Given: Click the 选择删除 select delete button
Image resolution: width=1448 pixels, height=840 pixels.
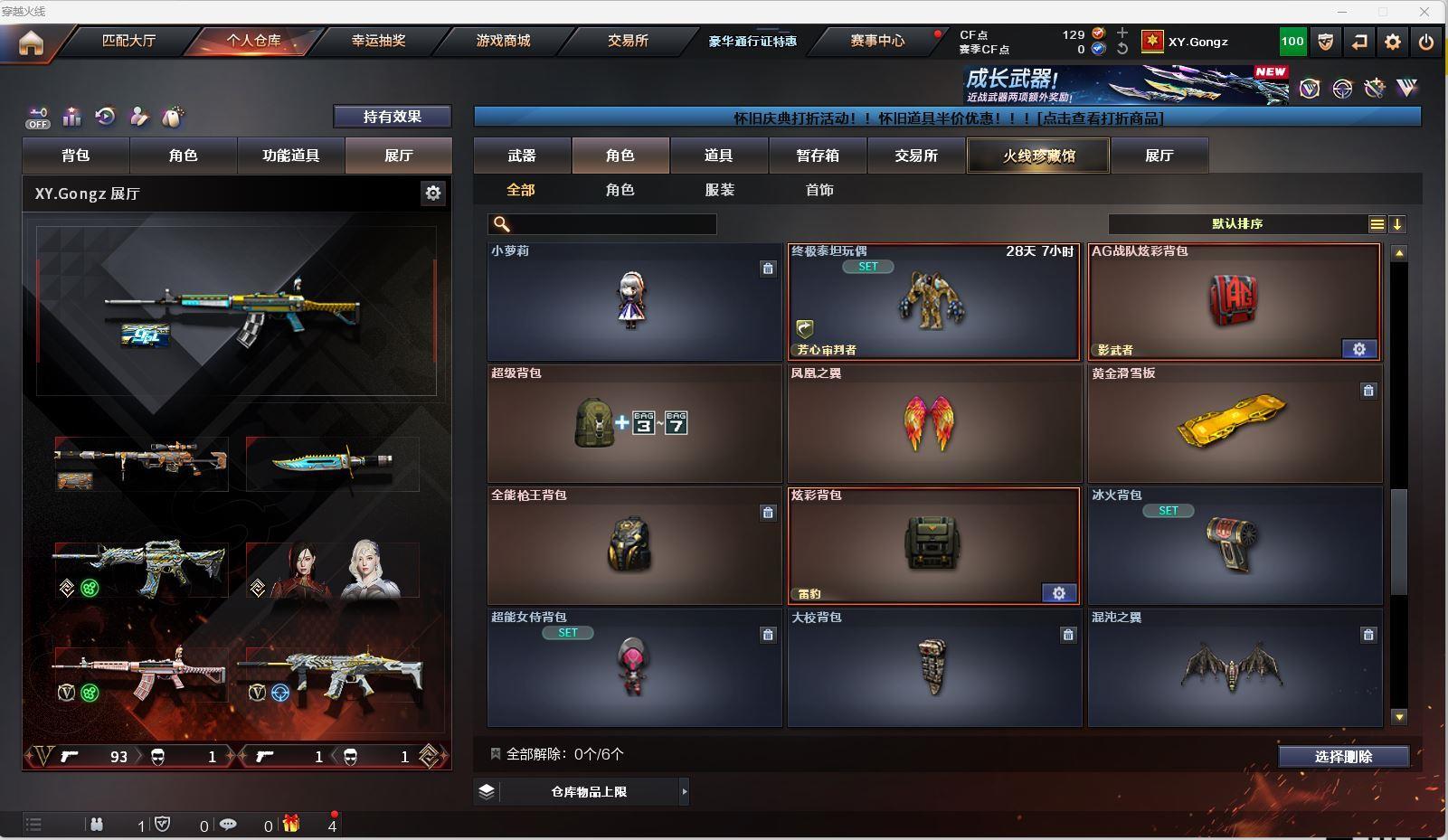Looking at the screenshot, I should point(1343,757).
